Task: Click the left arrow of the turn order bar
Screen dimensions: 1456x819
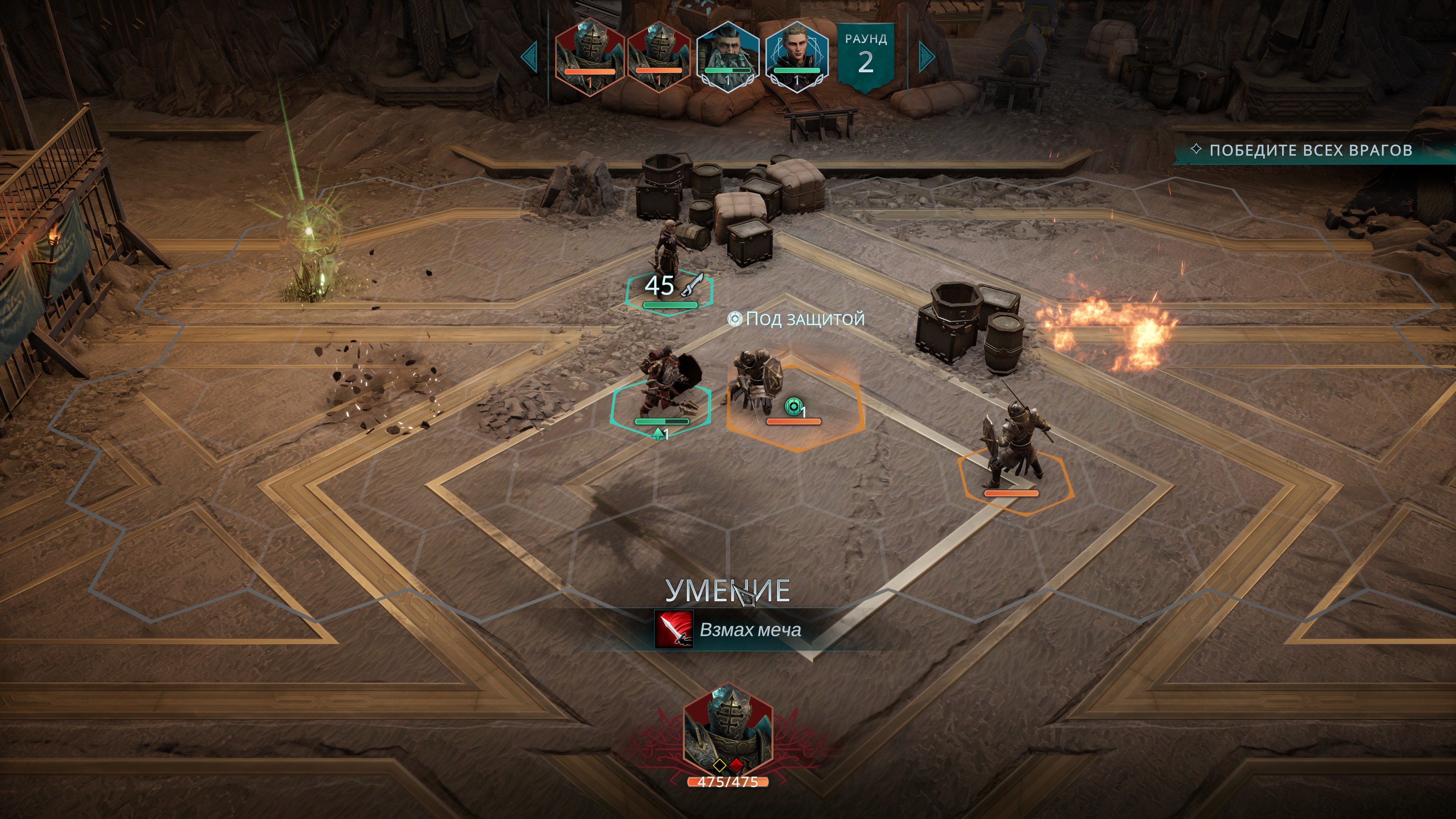Action: click(530, 56)
